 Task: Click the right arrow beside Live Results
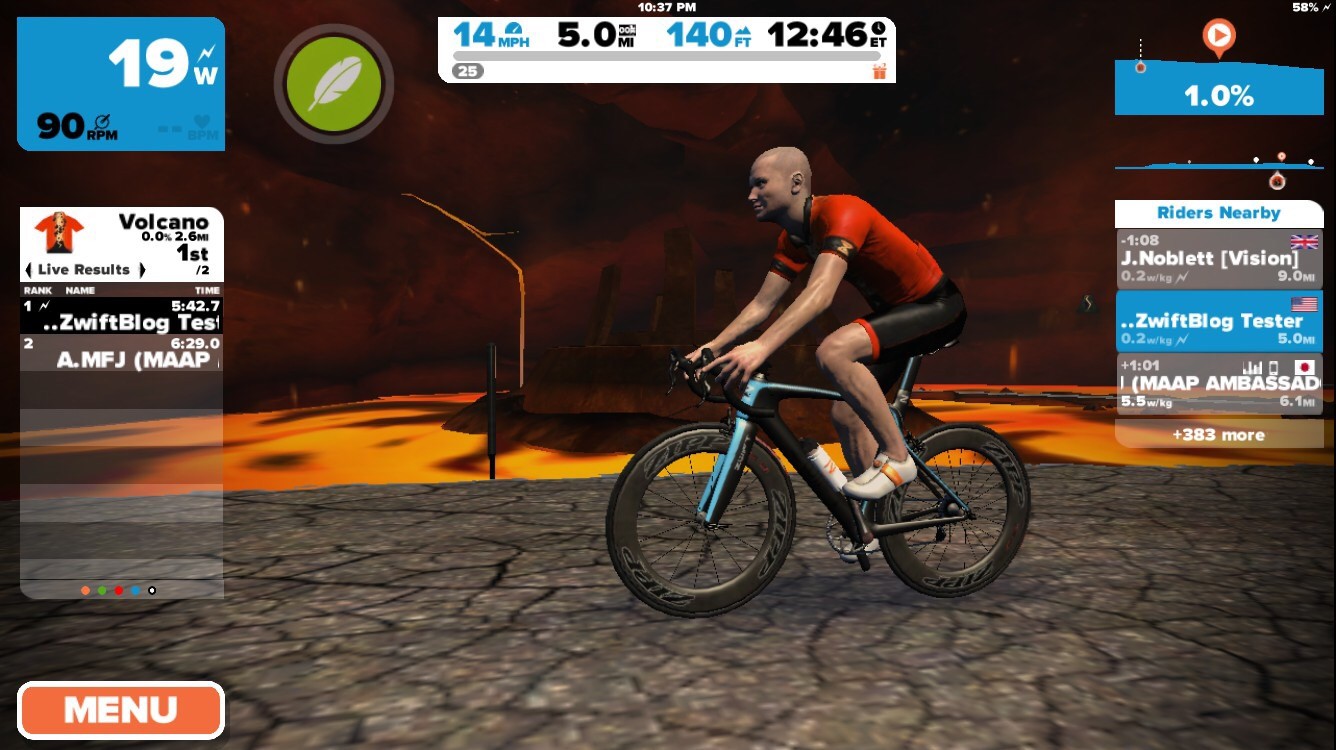142,270
